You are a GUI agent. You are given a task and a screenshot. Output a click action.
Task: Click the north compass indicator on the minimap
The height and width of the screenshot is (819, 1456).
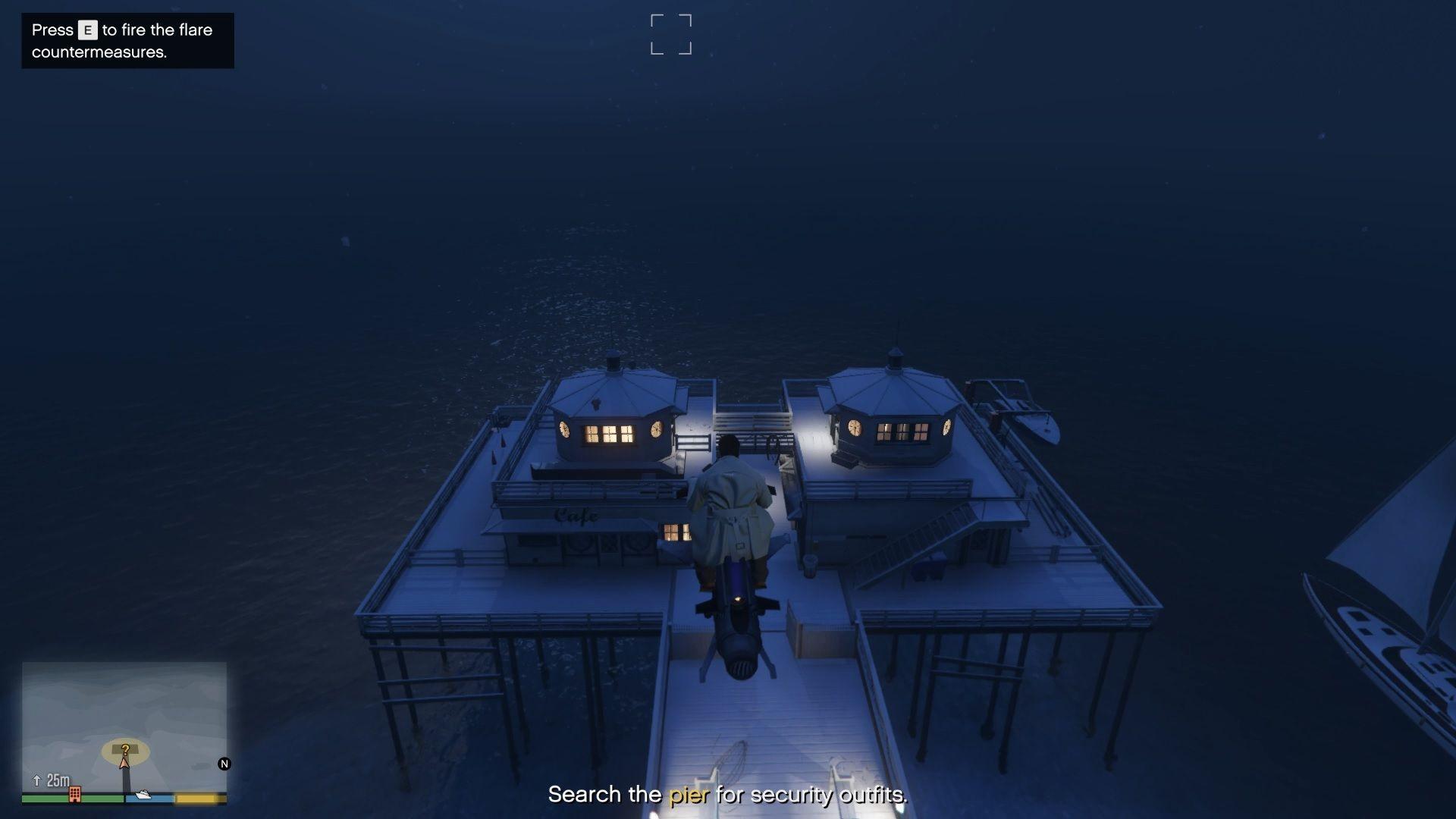[x=224, y=764]
